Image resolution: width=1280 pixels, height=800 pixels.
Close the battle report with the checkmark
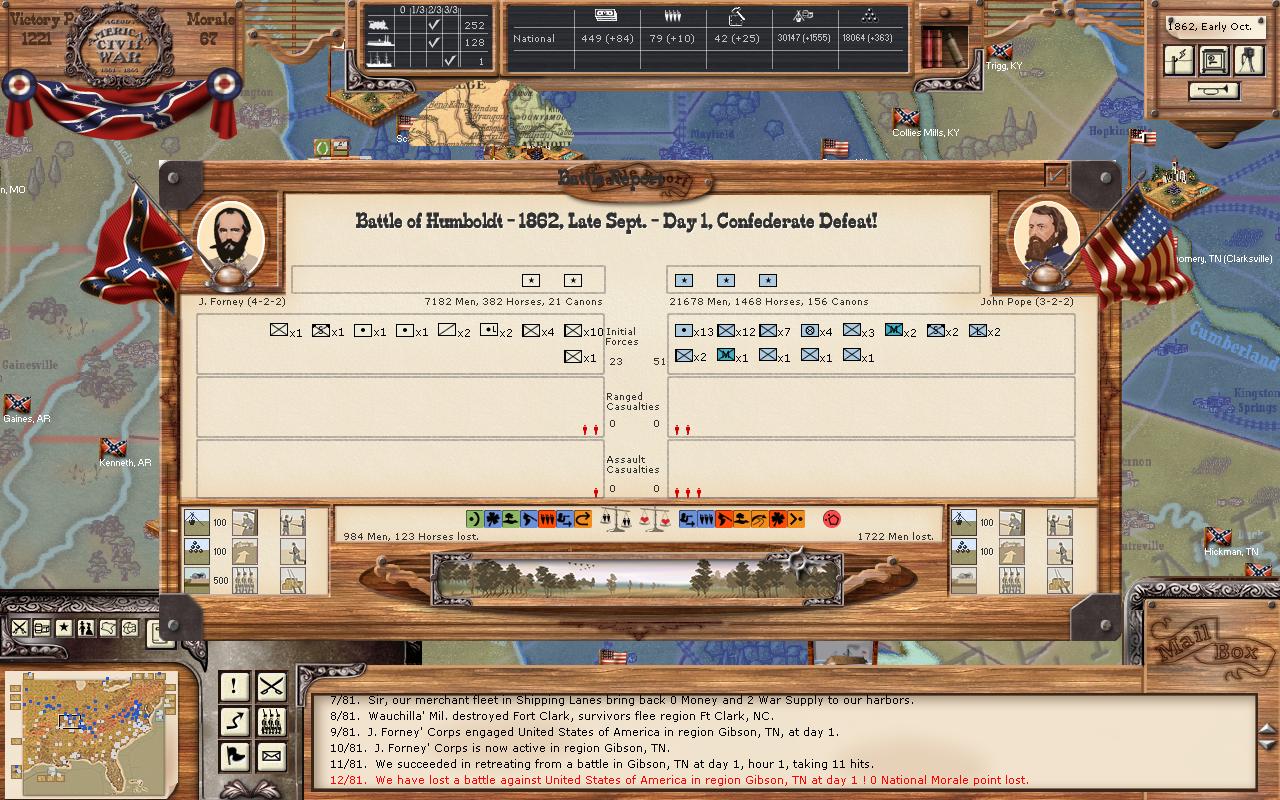pos(1055,175)
